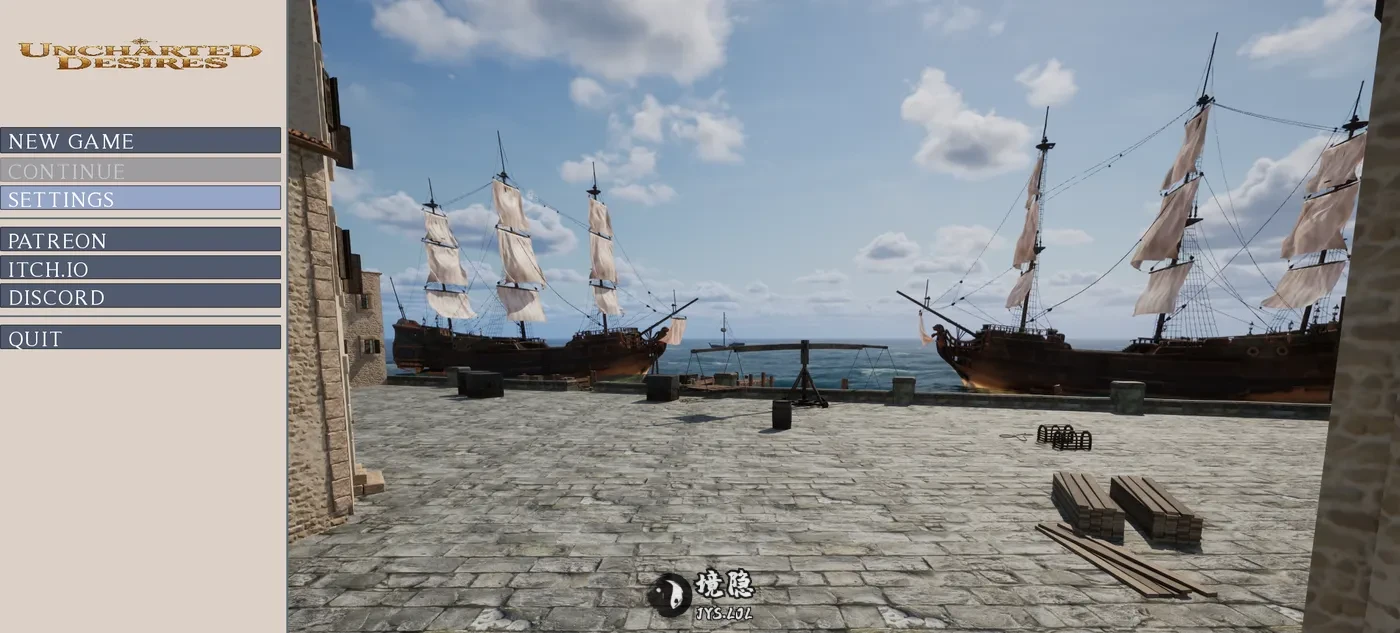The height and width of the screenshot is (633, 1400).
Task: Join the Discord server
Action: coord(140,297)
